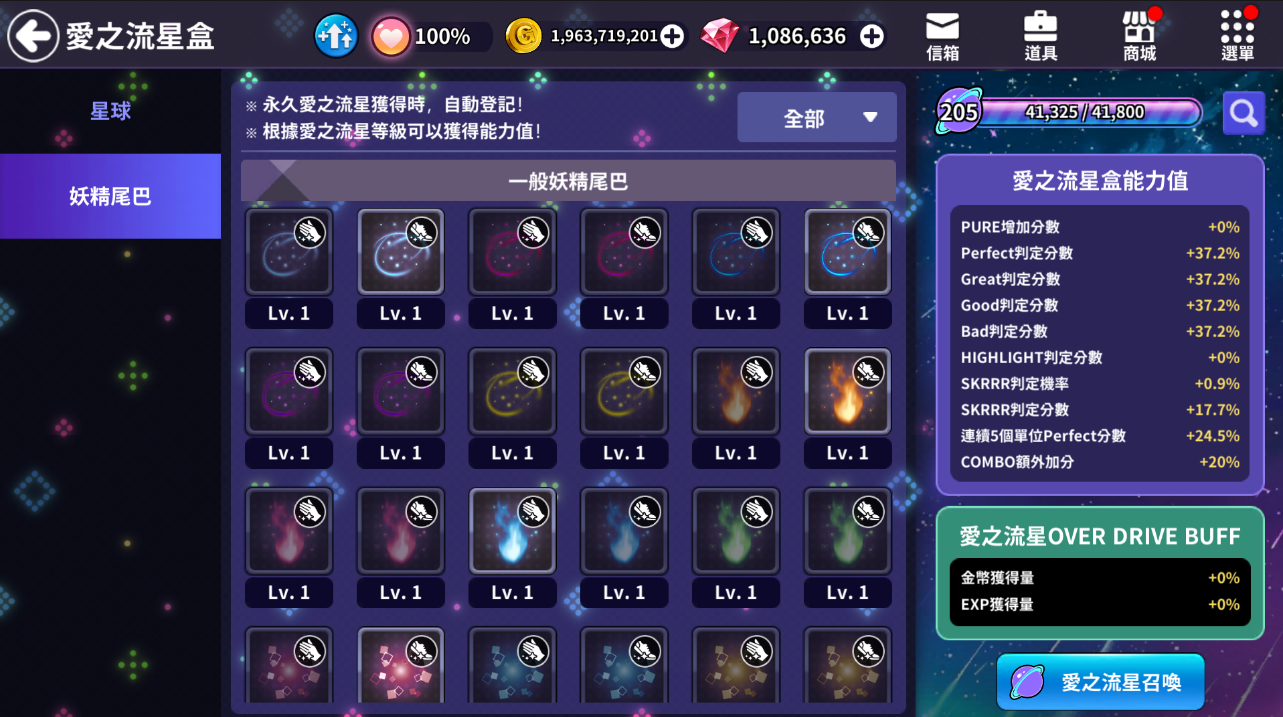Choose the bright blue flame tail
1283x717 pixels.
click(x=512, y=531)
